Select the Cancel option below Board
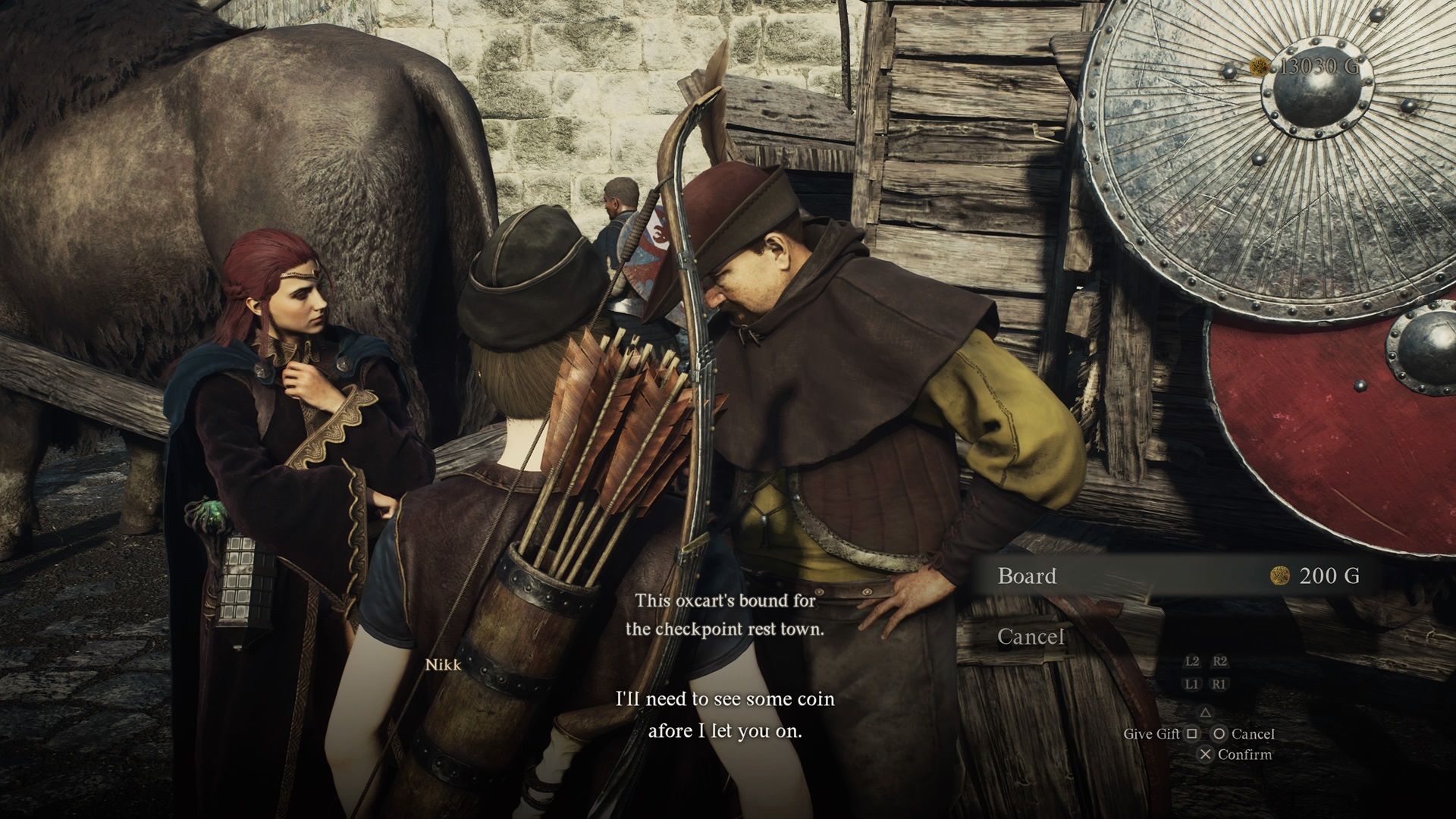 coord(1030,637)
